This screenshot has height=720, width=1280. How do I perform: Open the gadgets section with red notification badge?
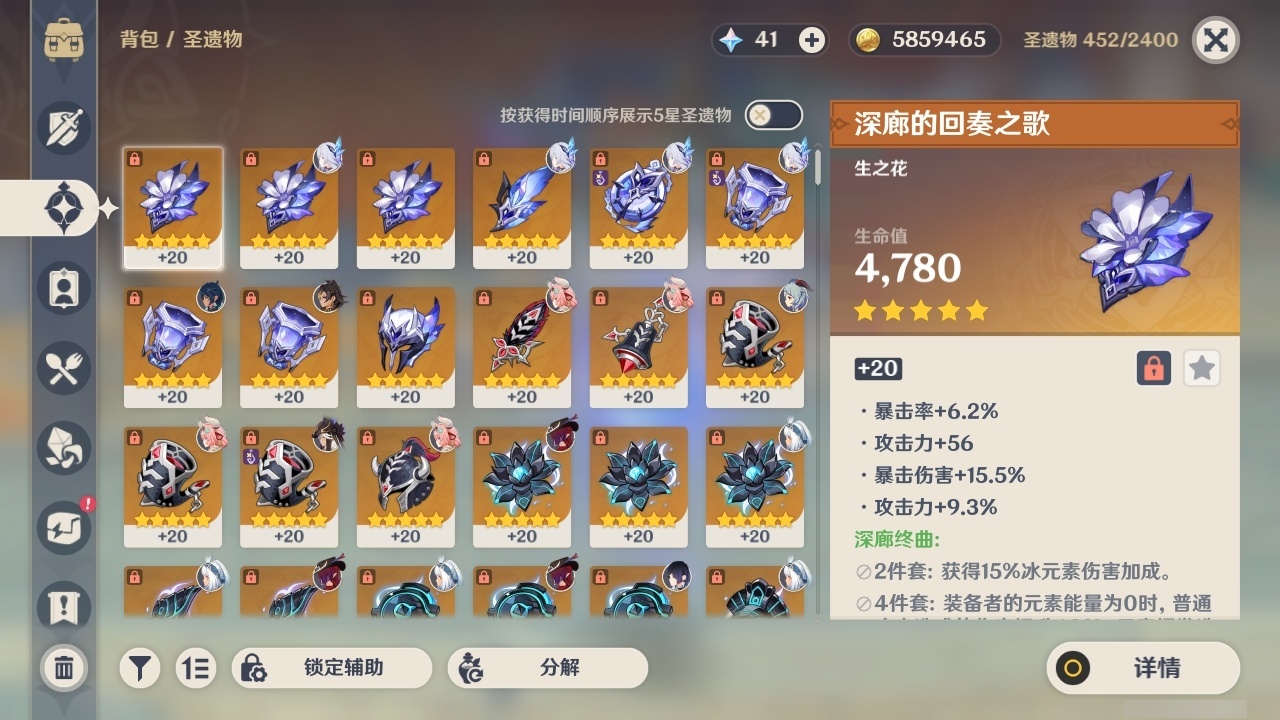[63, 528]
